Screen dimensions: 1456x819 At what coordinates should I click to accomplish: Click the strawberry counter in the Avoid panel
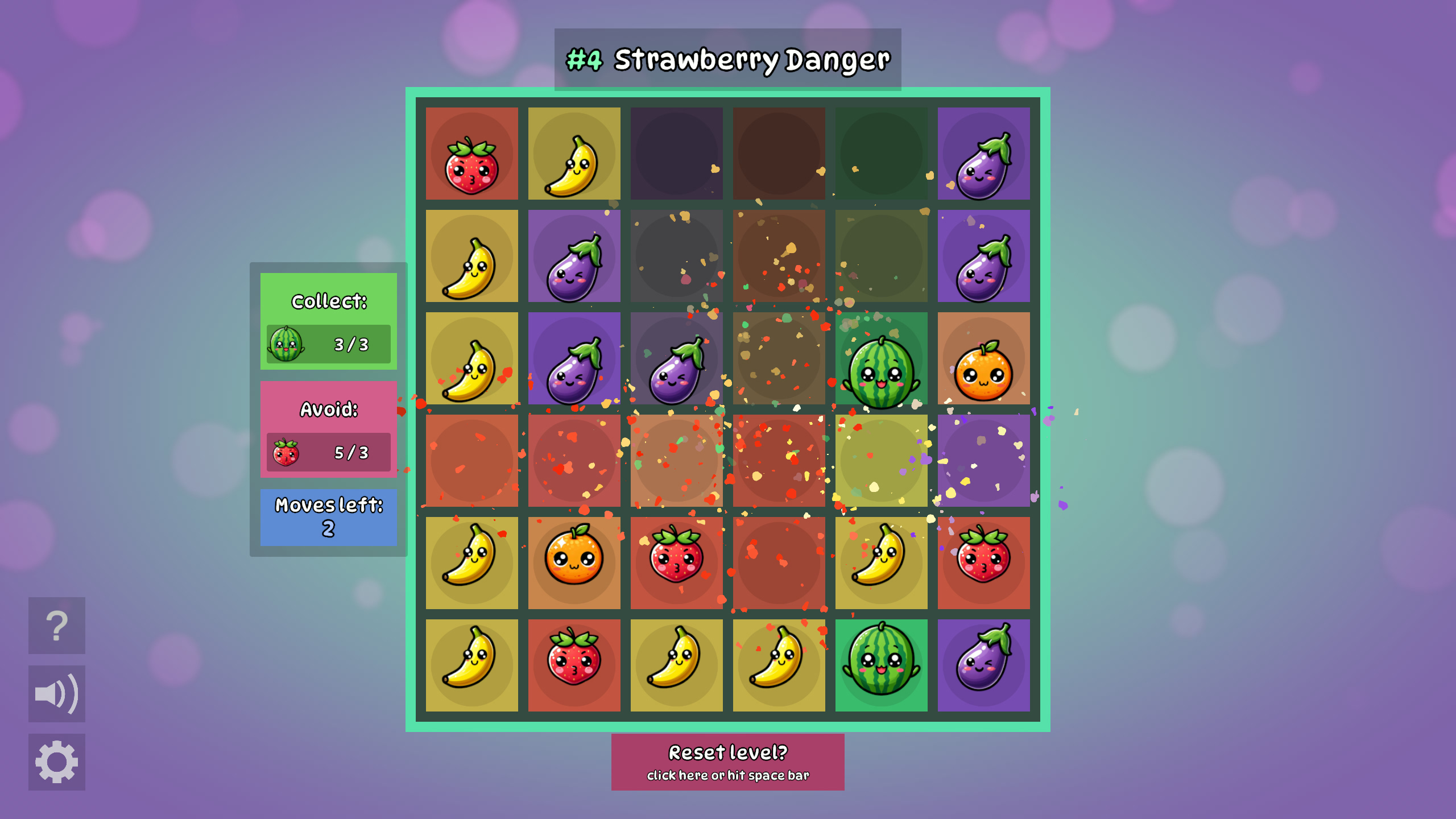328,451
